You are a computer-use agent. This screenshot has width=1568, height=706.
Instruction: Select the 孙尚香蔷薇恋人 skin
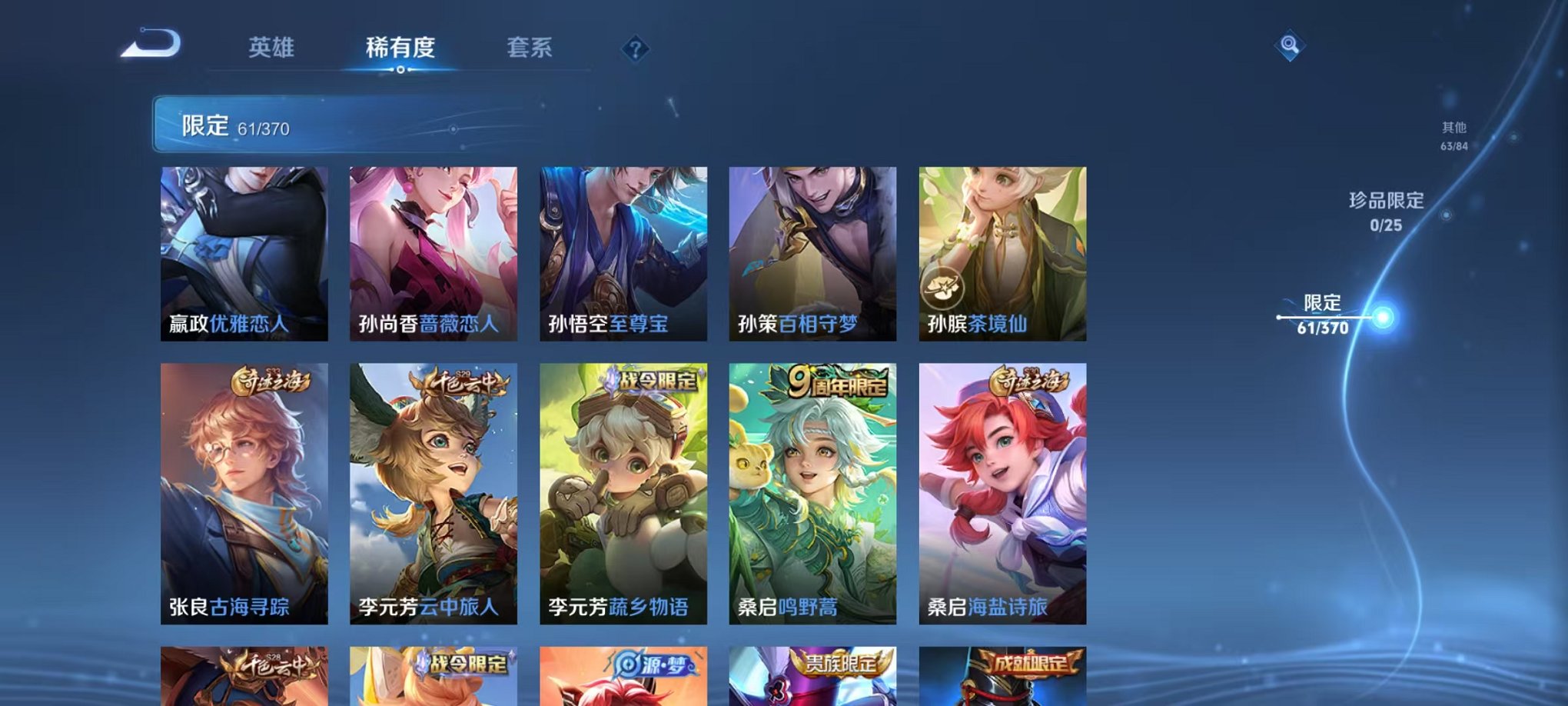[433, 254]
